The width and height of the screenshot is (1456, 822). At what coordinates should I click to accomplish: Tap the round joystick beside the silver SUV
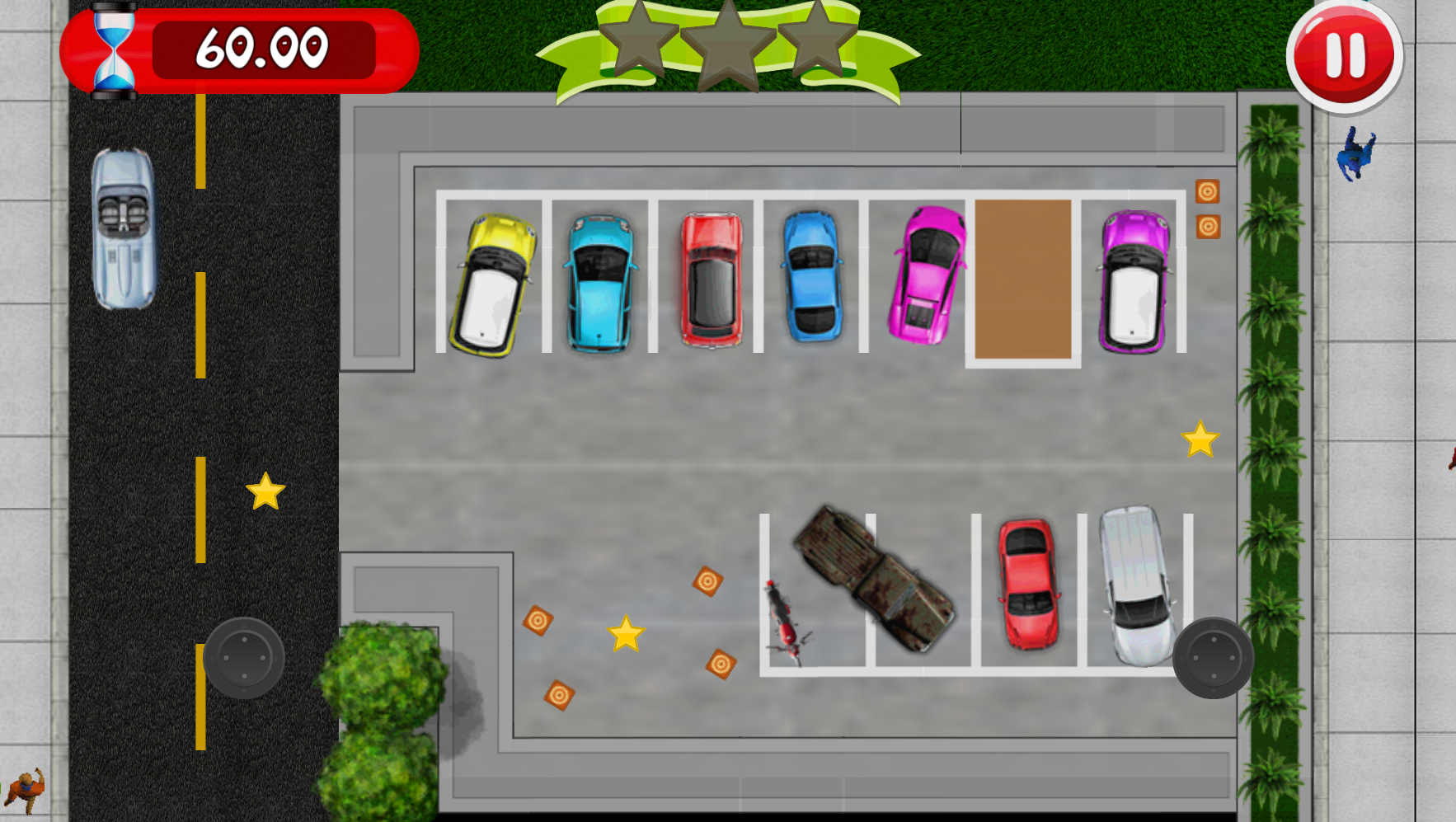point(1213,658)
